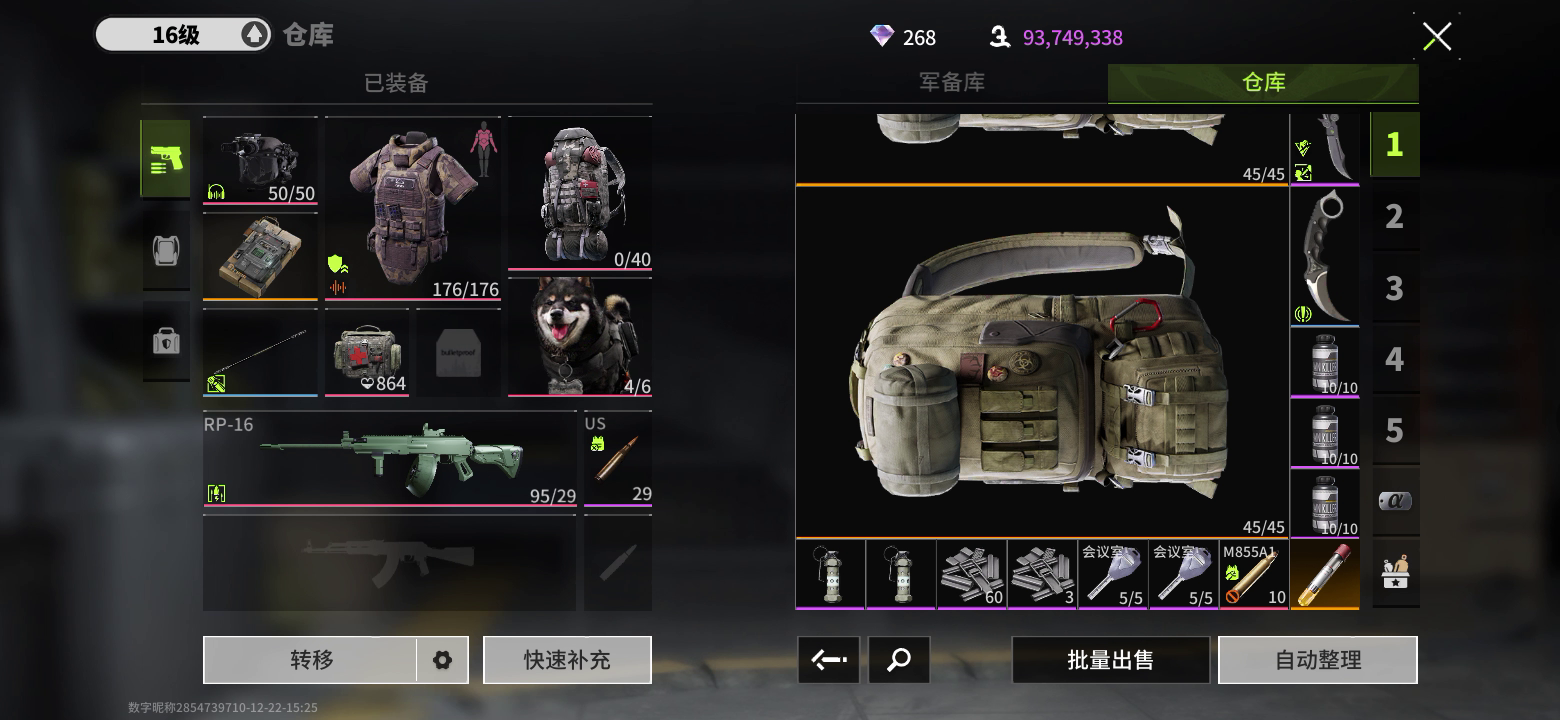
Task: Click 自动整理 auto sort
Action: (x=1317, y=660)
